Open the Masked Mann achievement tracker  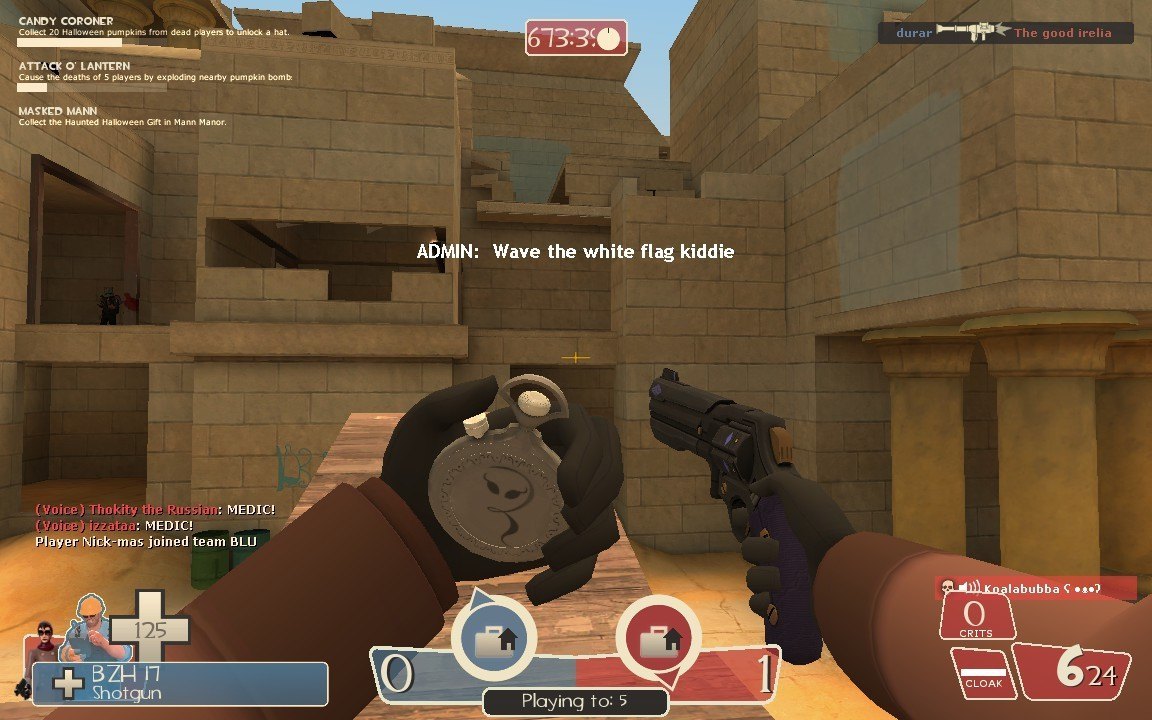[x=122, y=116]
